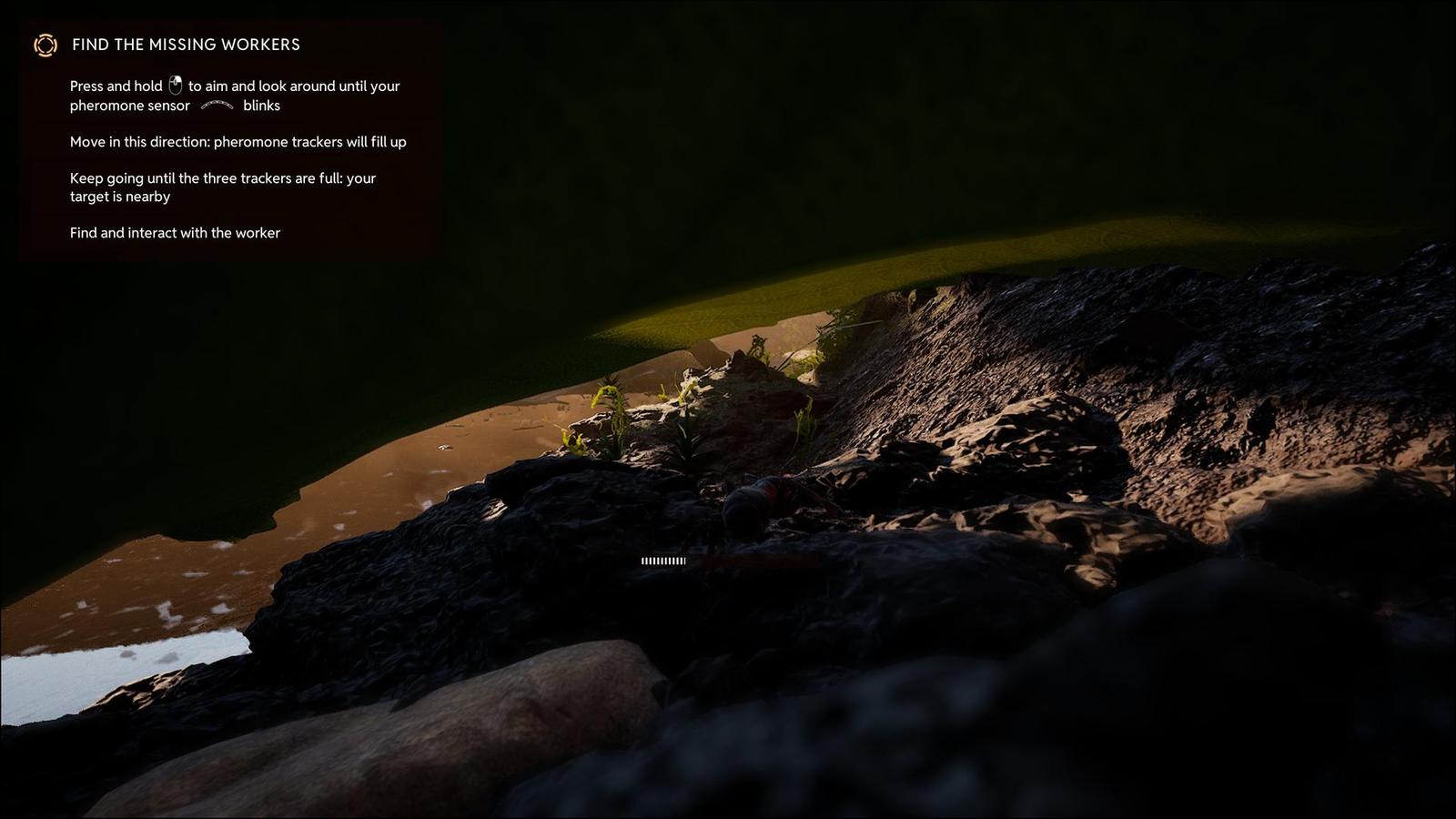Select the mouse button glyph in the instructions
Image resolution: width=1456 pixels, height=819 pixels.
176,85
